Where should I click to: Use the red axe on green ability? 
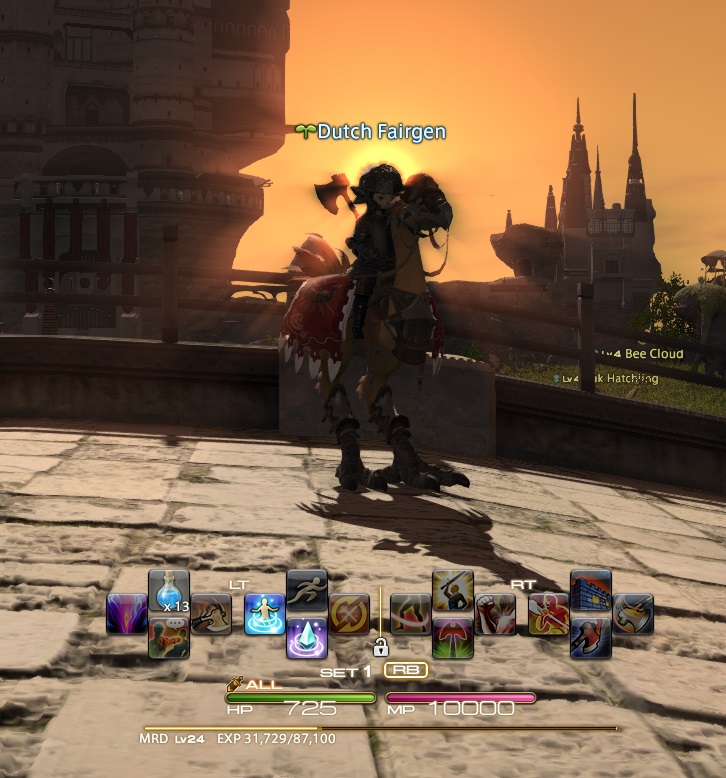pos(453,636)
